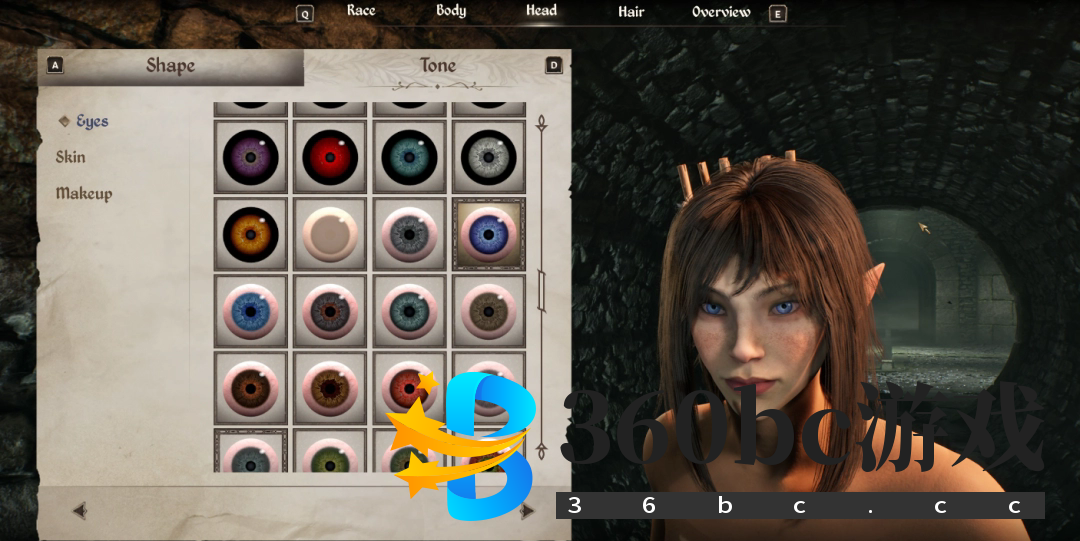Switch to the Shape sub-tab

coord(170,66)
